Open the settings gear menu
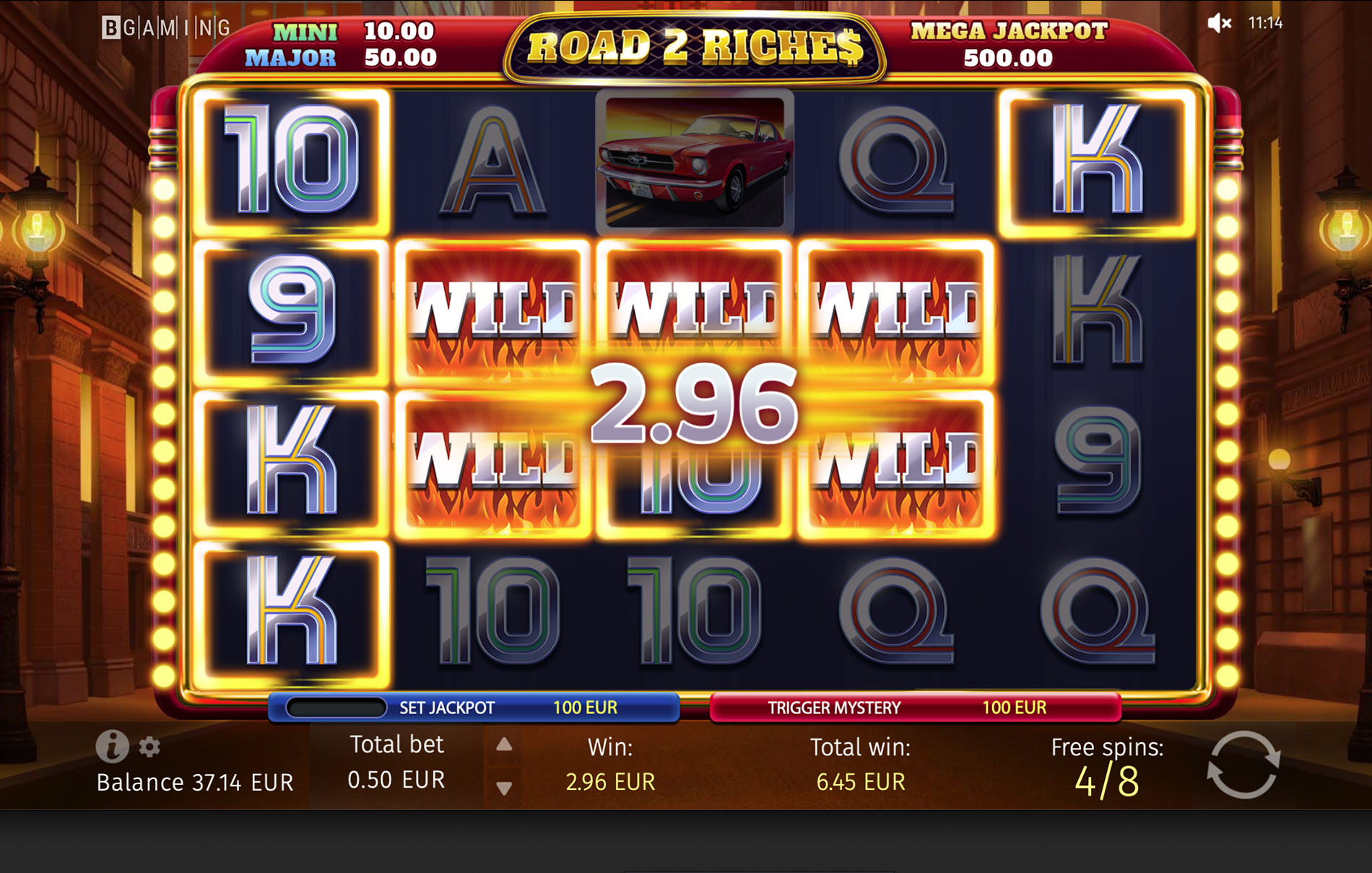This screenshot has width=1372, height=873. [149, 747]
